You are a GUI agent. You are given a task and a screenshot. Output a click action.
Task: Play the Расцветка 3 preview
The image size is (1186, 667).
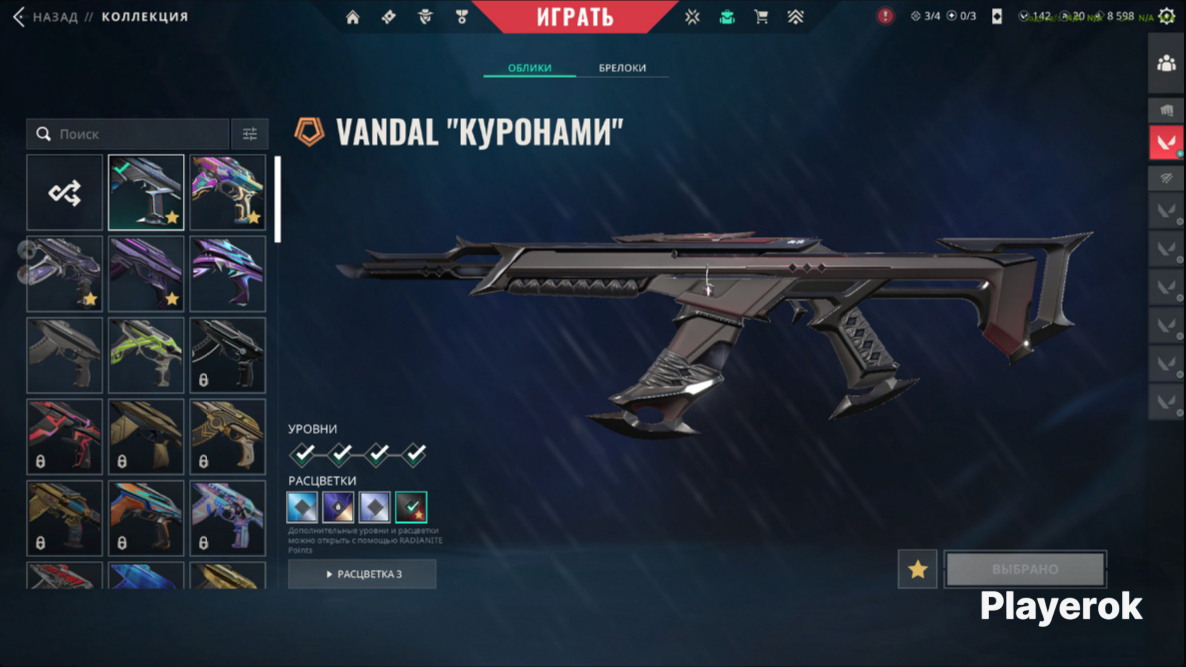pyautogui.click(x=362, y=574)
